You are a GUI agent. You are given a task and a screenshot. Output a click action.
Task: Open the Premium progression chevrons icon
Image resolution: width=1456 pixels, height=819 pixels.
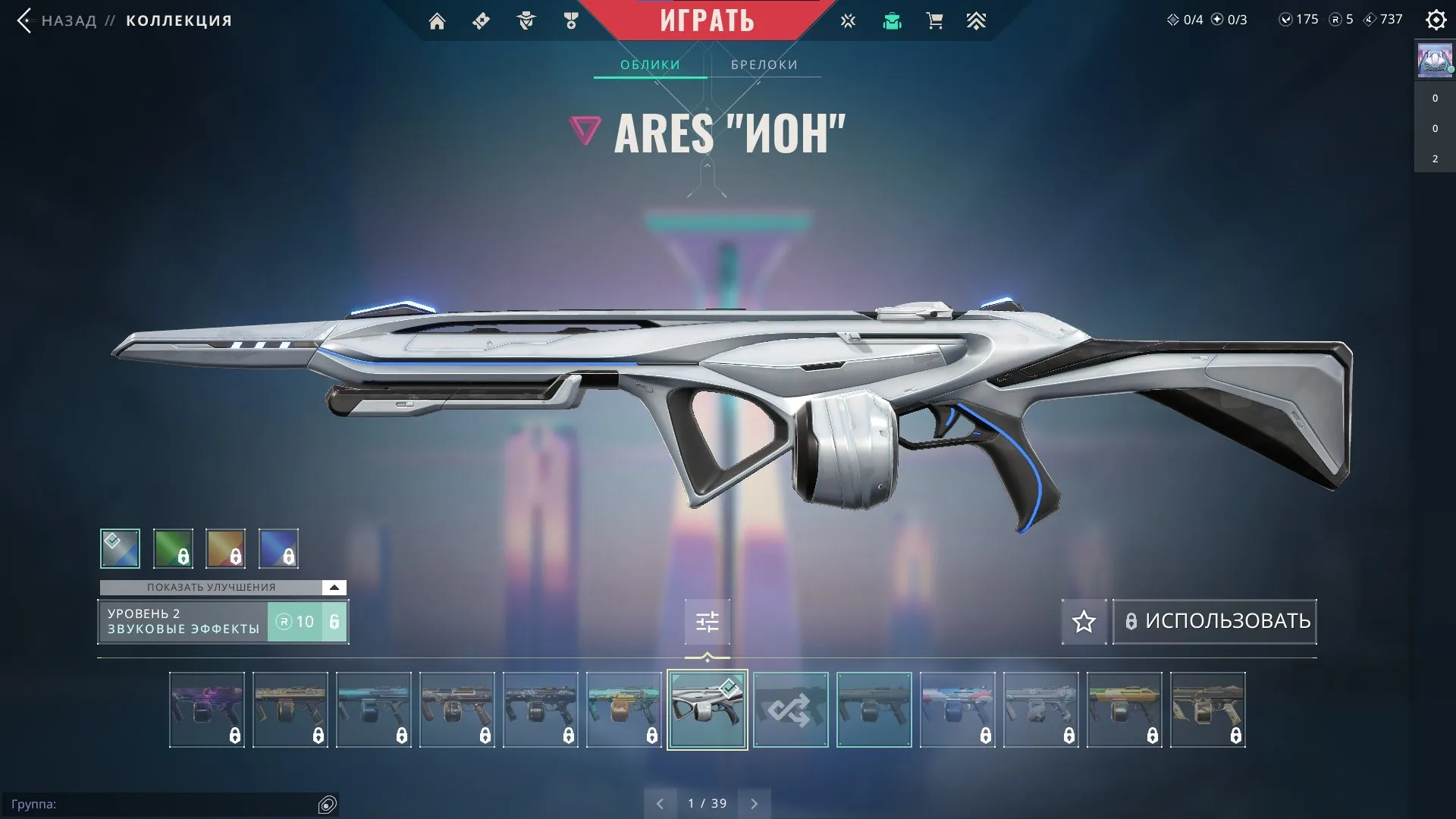click(977, 20)
